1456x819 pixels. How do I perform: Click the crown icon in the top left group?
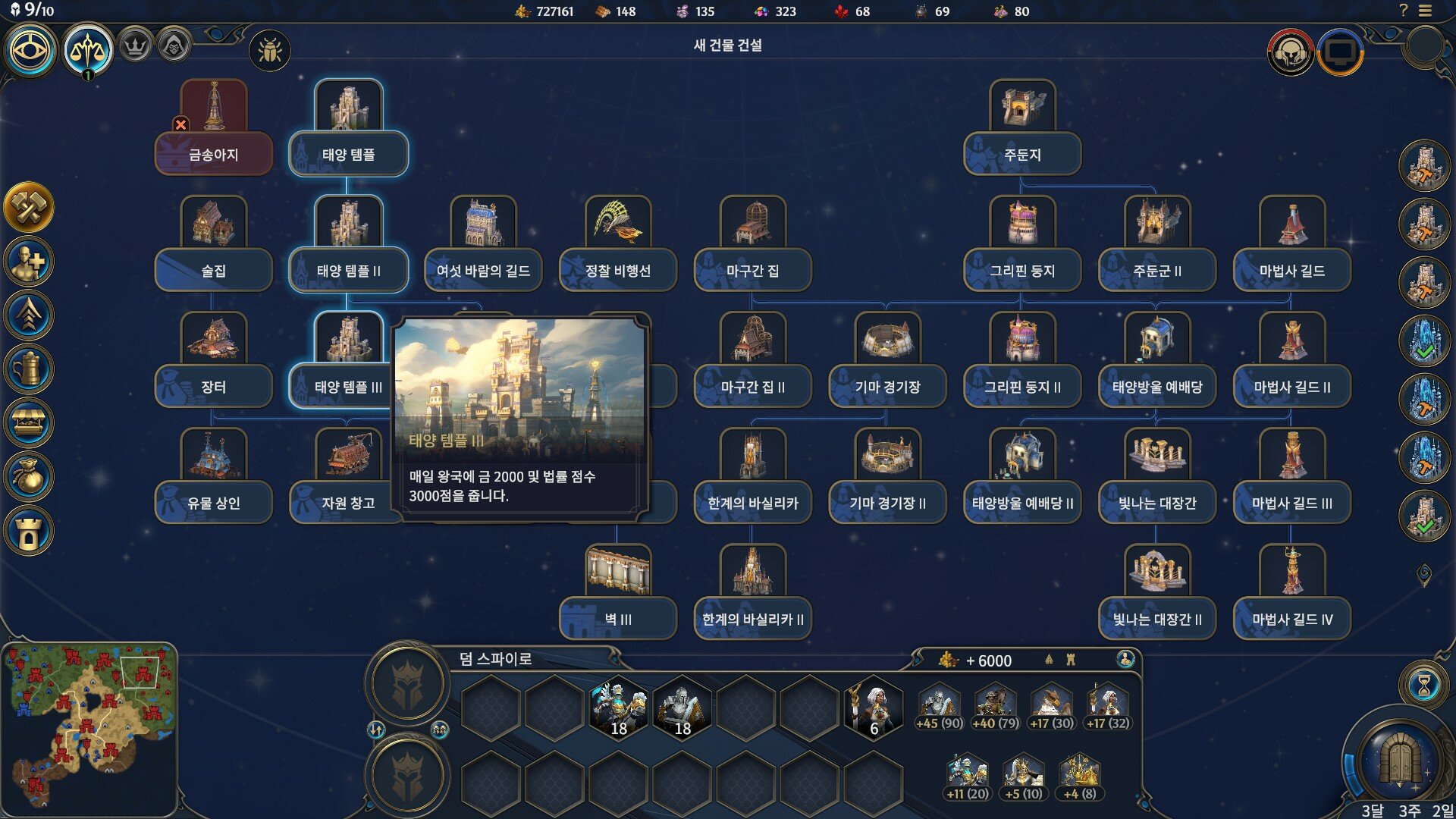click(133, 47)
